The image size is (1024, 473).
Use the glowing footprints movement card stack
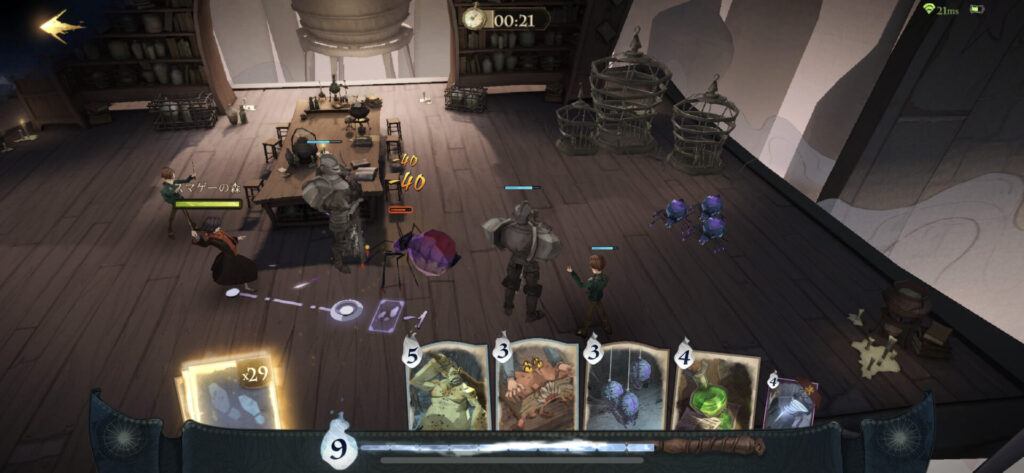coord(230,391)
